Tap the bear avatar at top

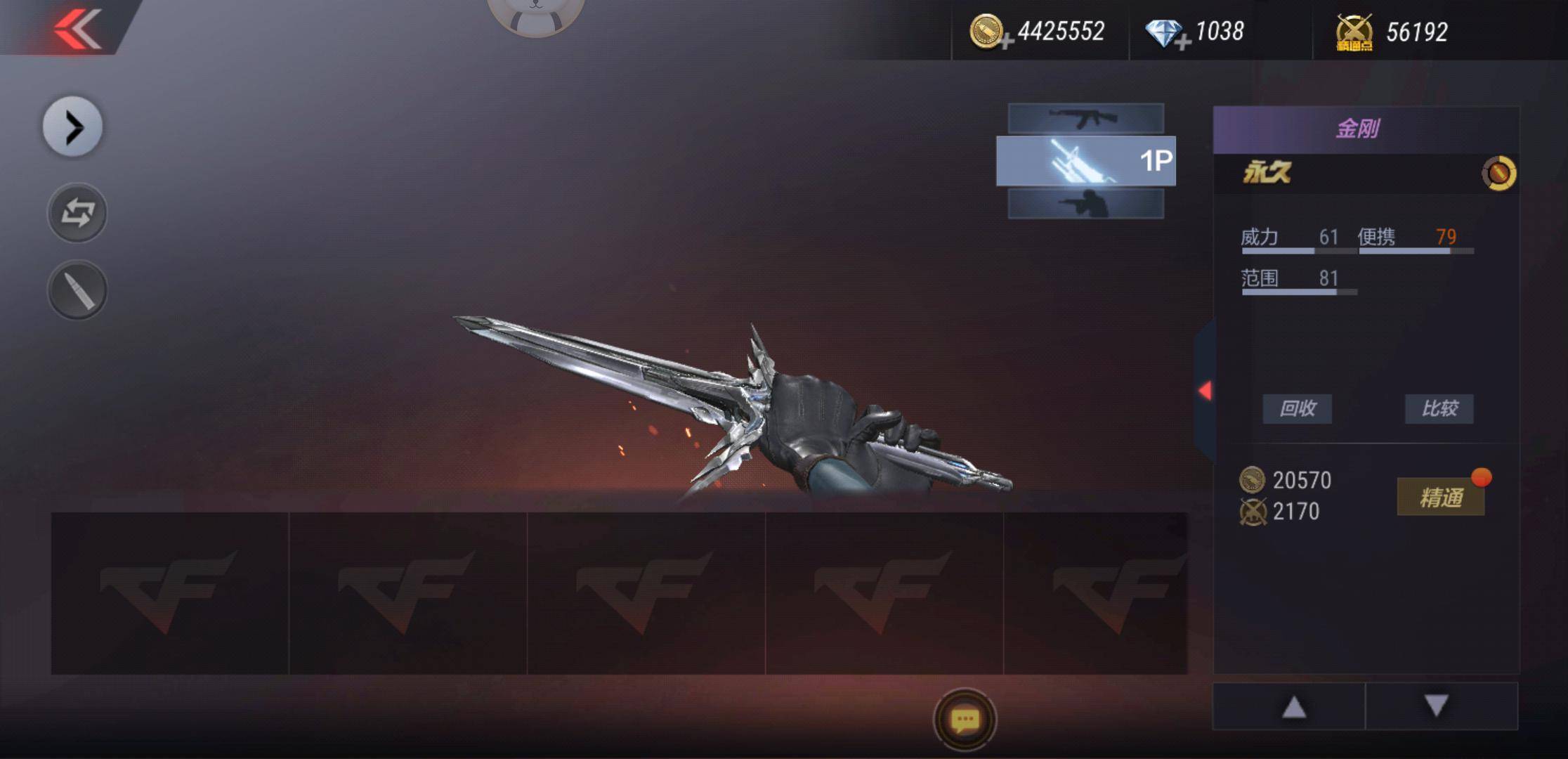[x=535, y=14]
